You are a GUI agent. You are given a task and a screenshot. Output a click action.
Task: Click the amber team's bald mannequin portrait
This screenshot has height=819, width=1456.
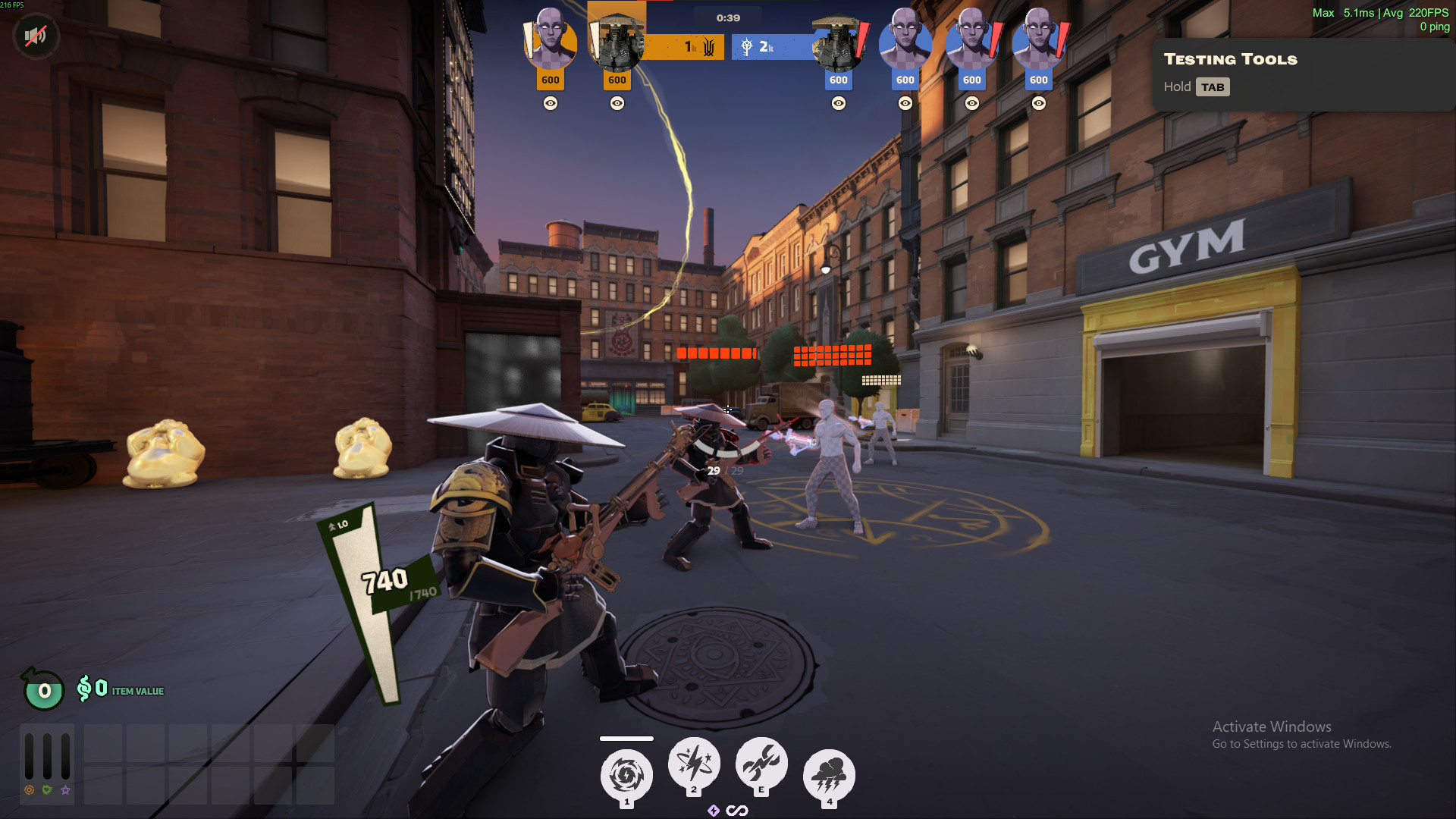(x=550, y=42)
